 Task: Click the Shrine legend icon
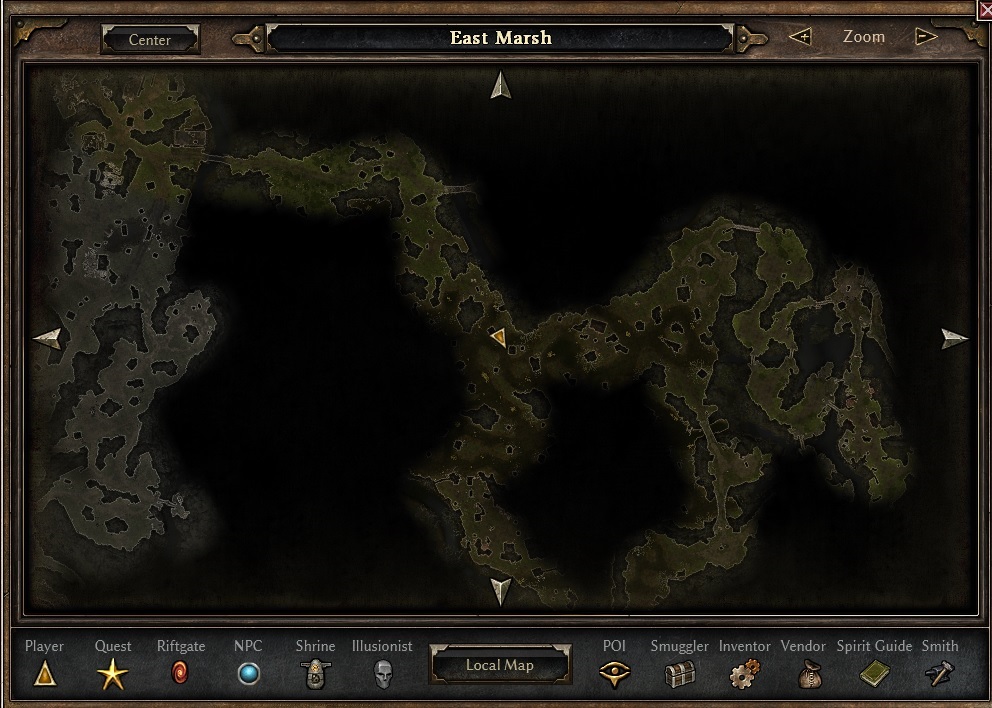point(316,674)
